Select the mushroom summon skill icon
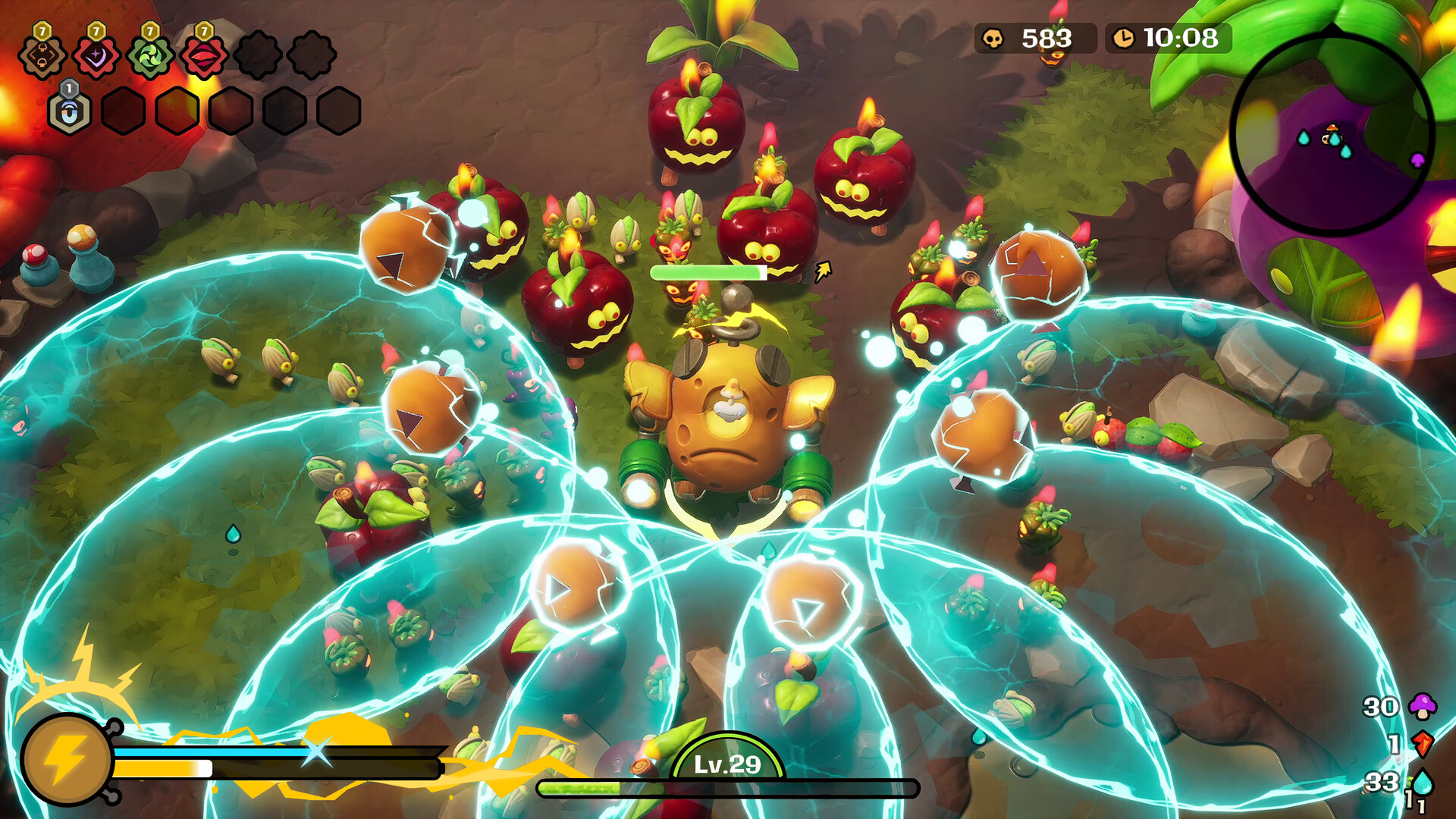1456x819 pixels. point(42,56)
